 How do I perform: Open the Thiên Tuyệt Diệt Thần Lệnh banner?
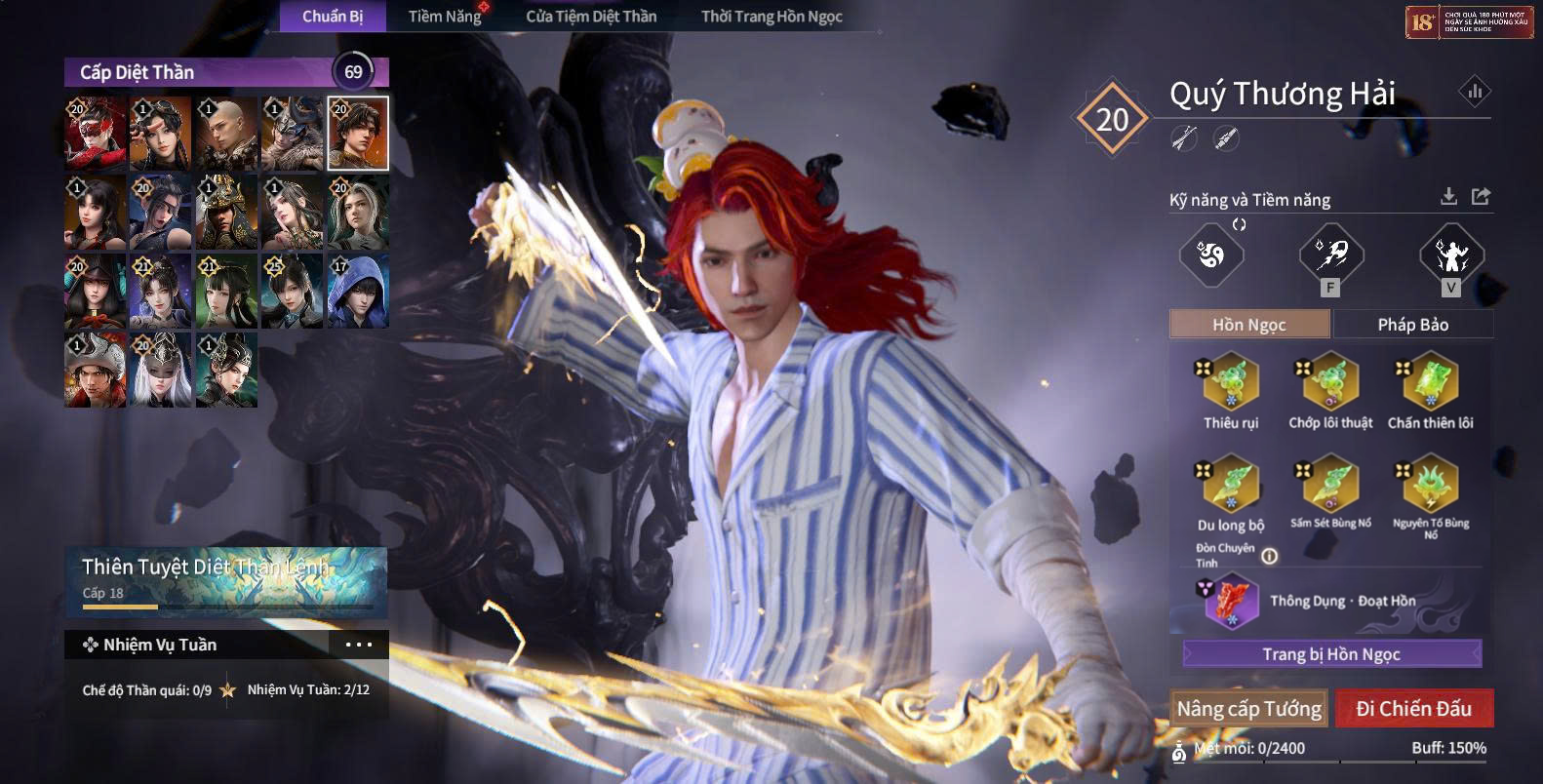[225, 582]
